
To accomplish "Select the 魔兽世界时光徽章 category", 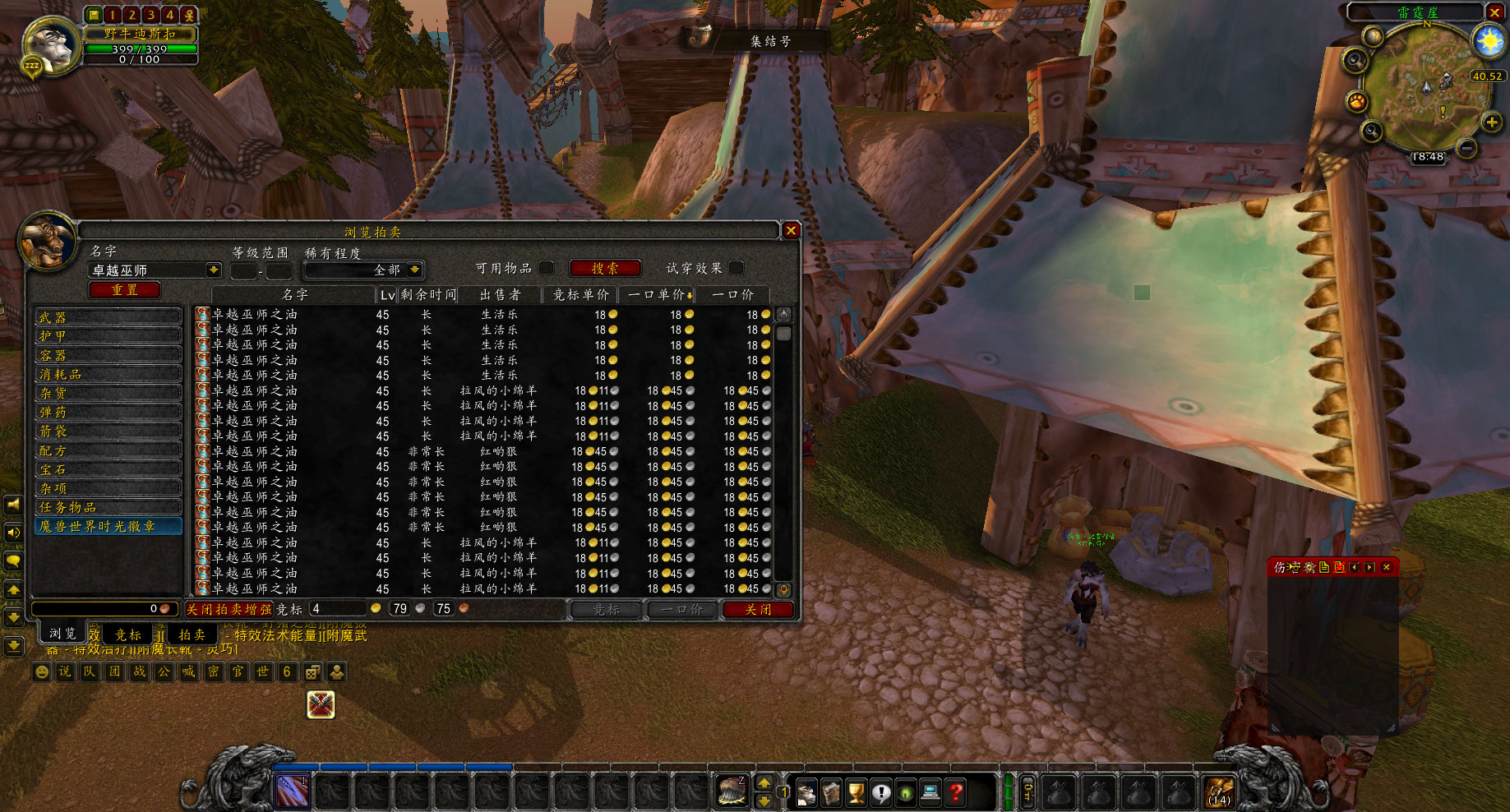I will (x=108, y=526).
